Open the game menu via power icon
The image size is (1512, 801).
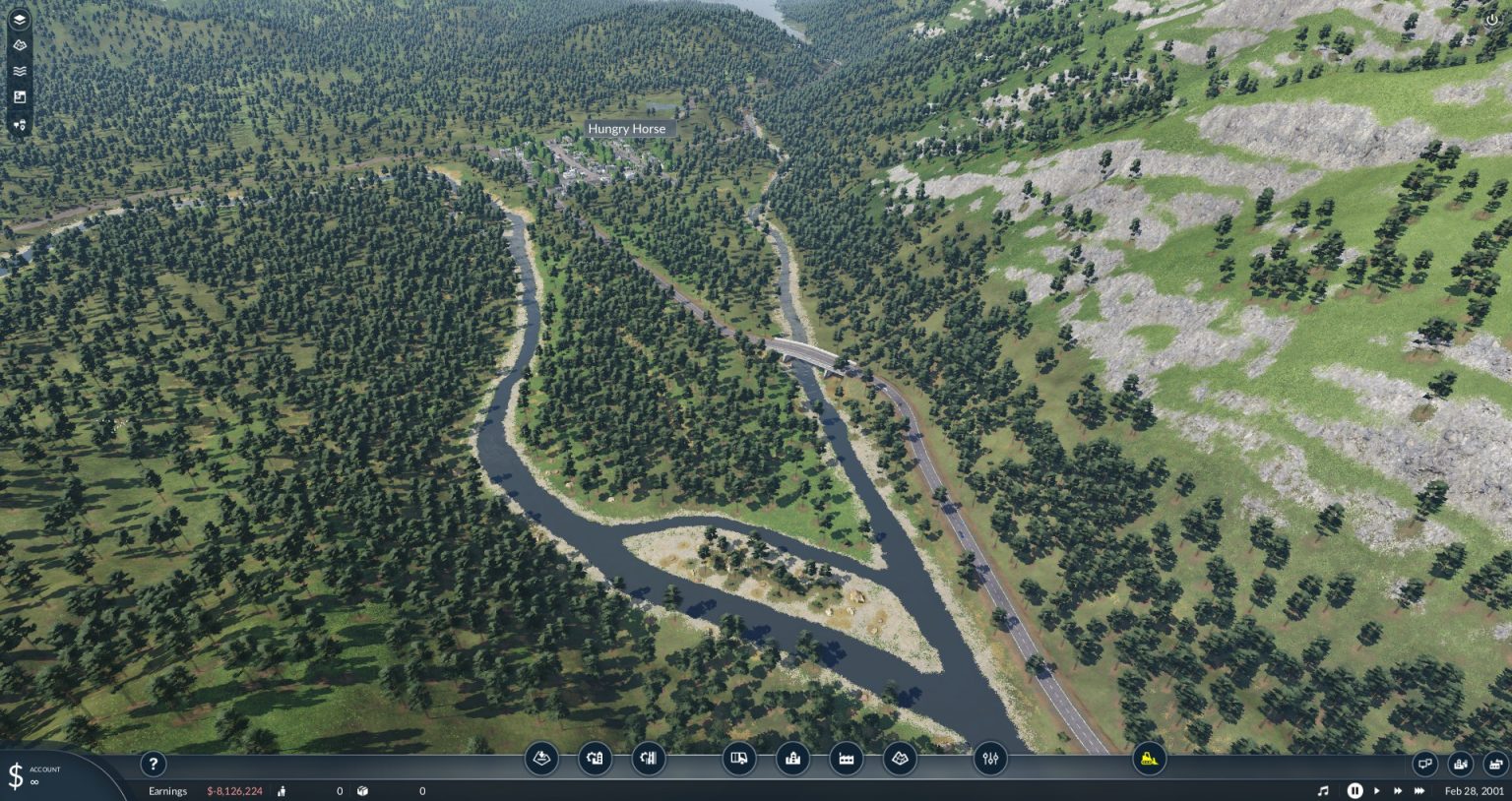(x=1492, y=19)
